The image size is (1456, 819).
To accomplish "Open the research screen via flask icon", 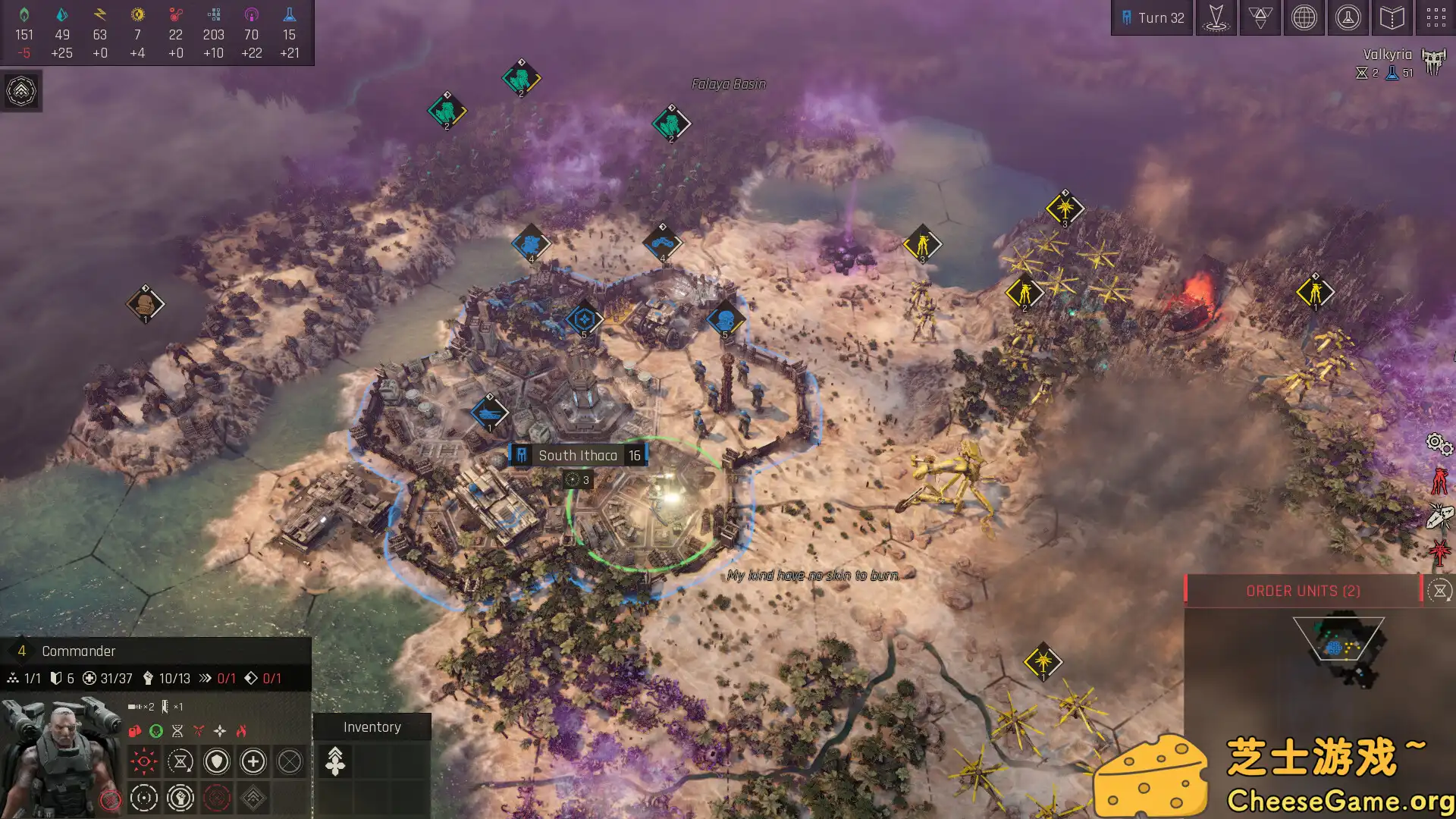I will tap(1348, 17).
